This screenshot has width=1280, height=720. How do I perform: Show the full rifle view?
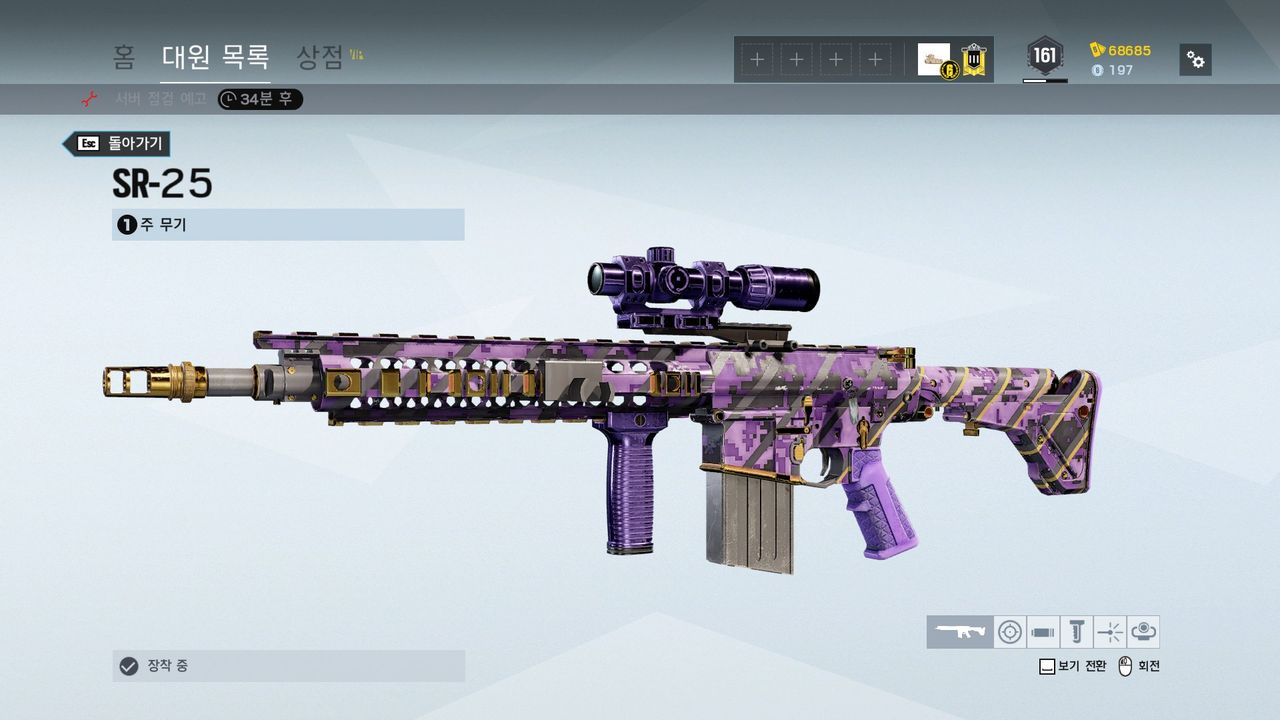click(960, 632)
